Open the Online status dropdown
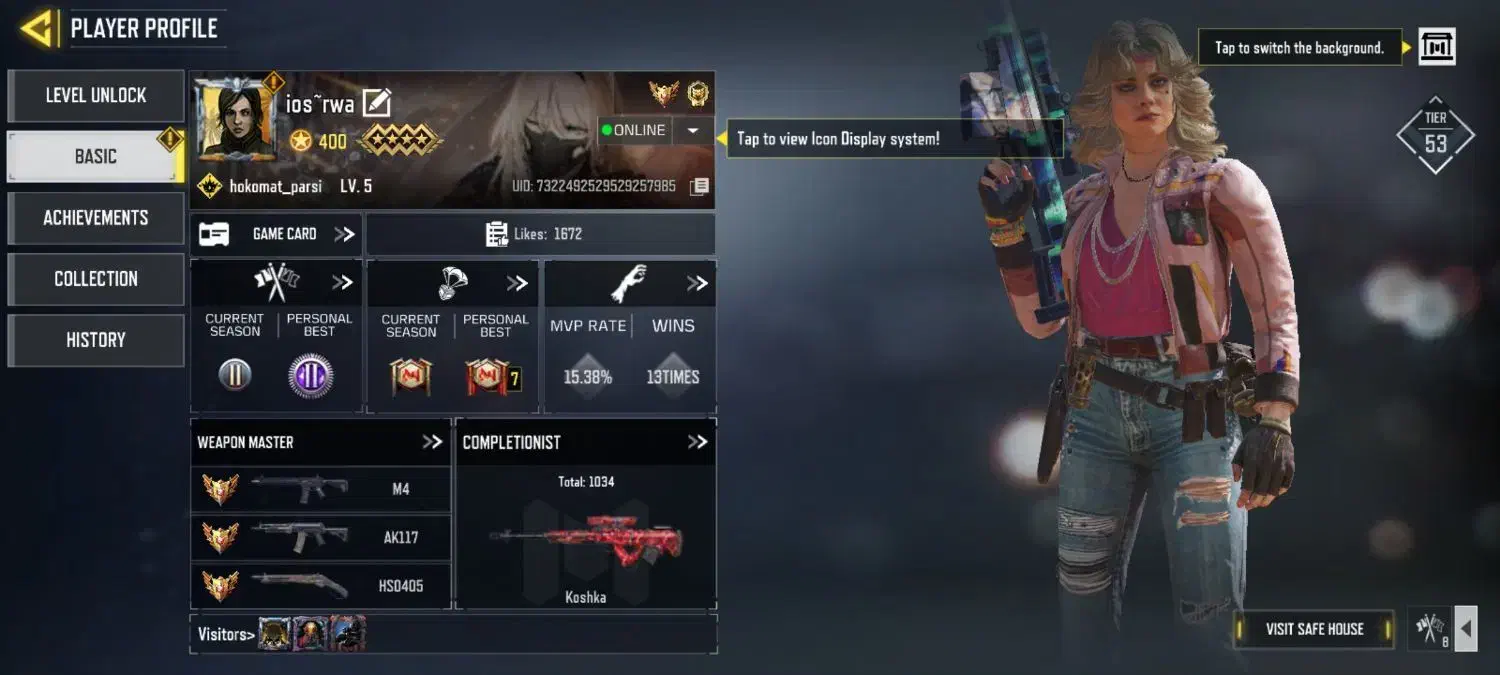 pos(692,130)
